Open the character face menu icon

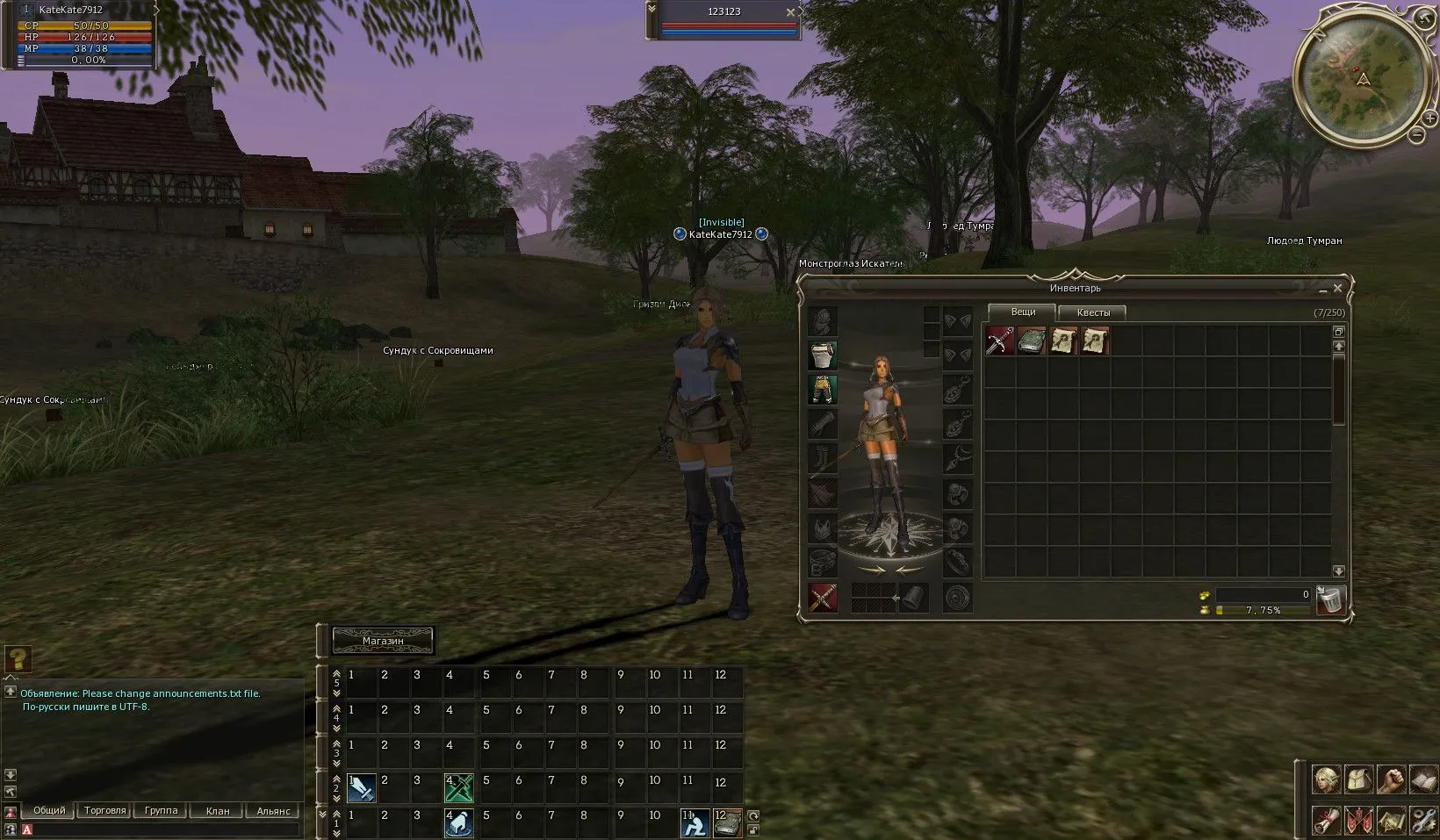(1325, 779)
